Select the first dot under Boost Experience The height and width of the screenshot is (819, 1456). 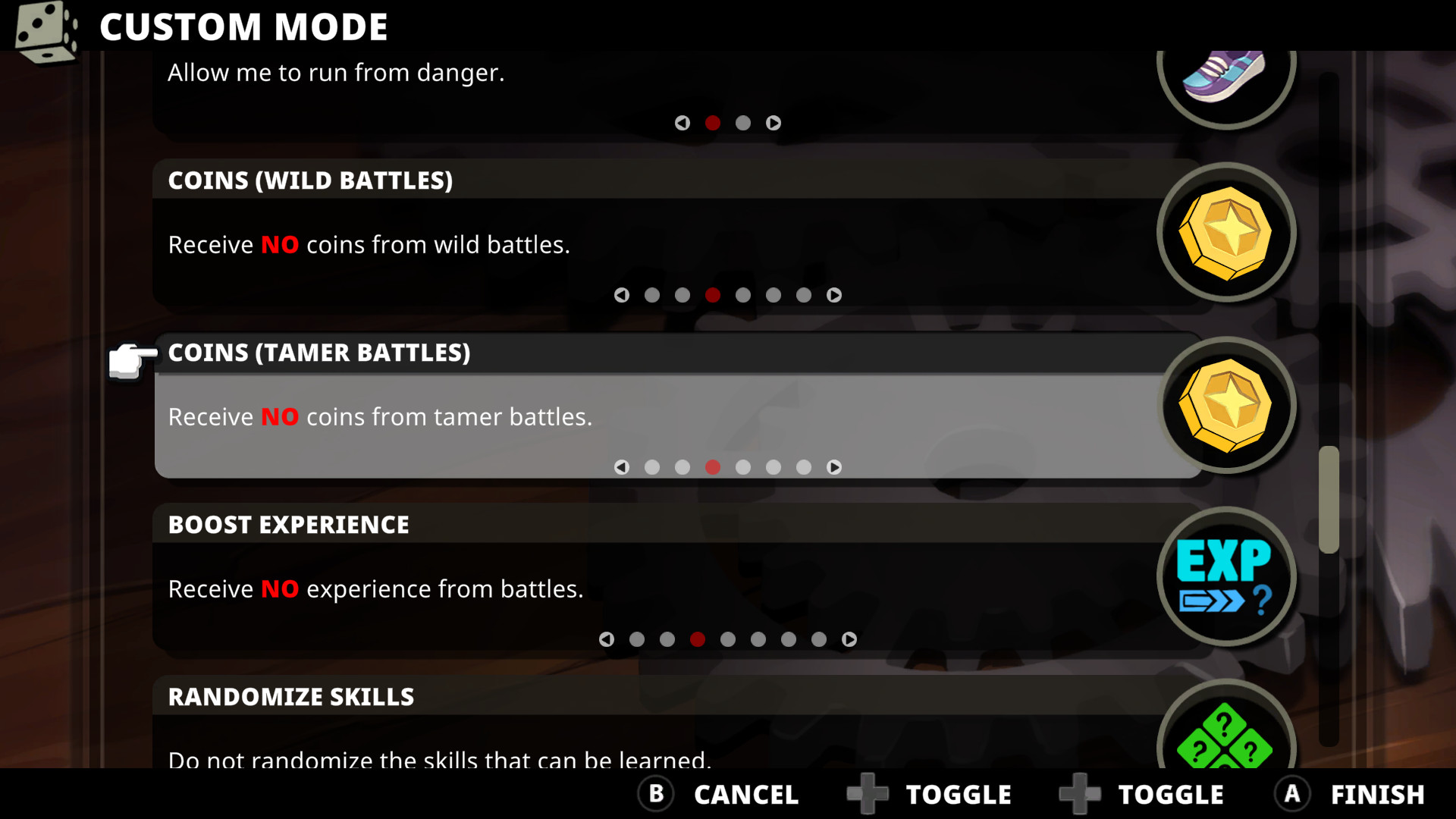click(x=637, y=639)
